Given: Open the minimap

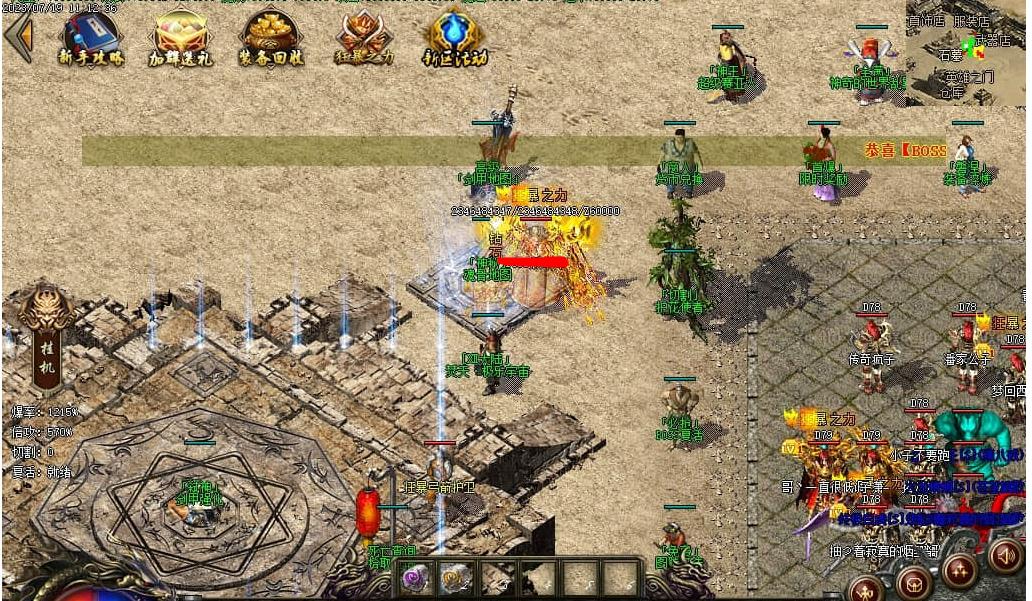Looking at the screenshot, I should coord(966,52).
